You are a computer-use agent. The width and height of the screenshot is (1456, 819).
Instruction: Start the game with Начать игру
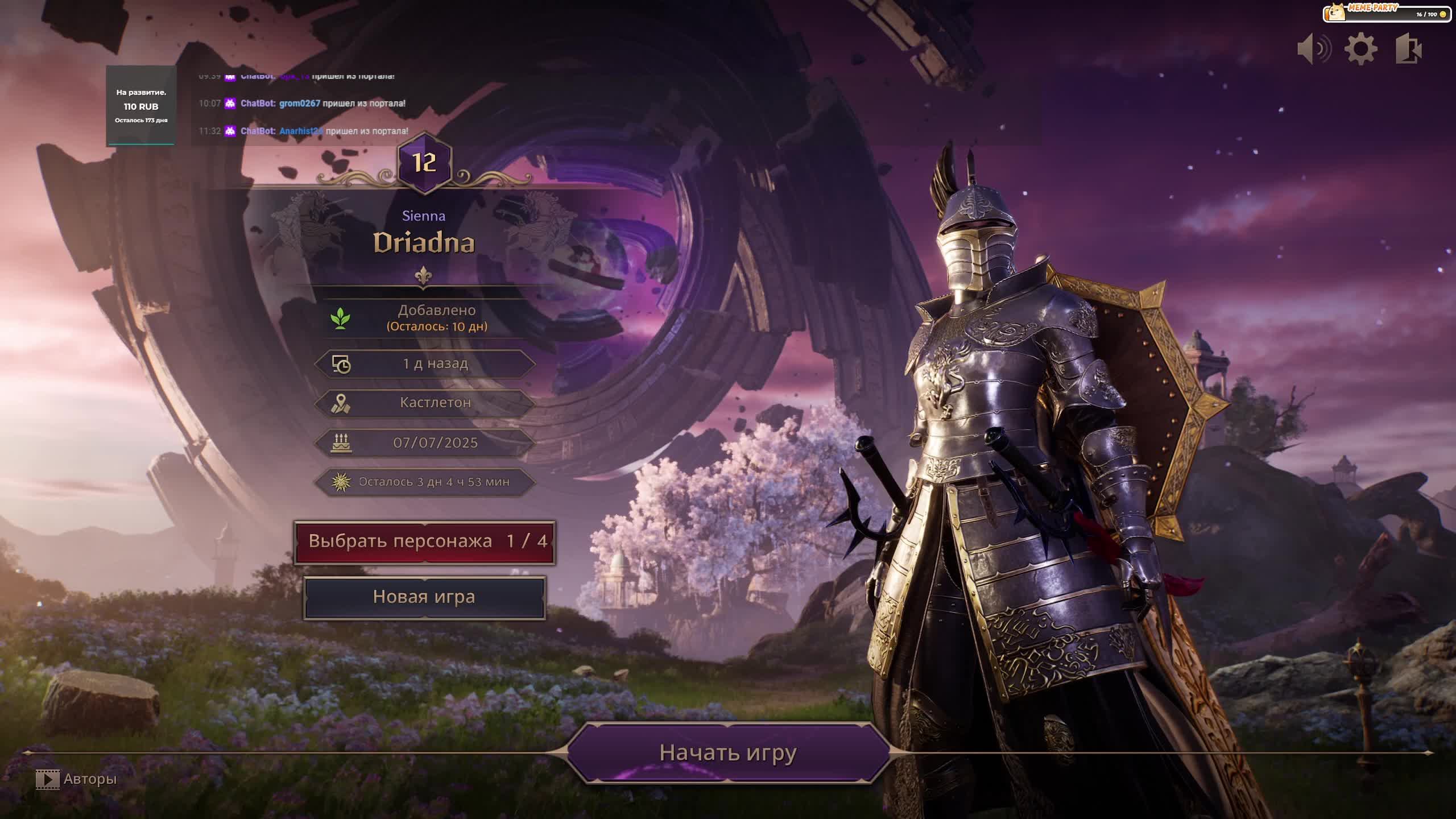coord(728,752)
